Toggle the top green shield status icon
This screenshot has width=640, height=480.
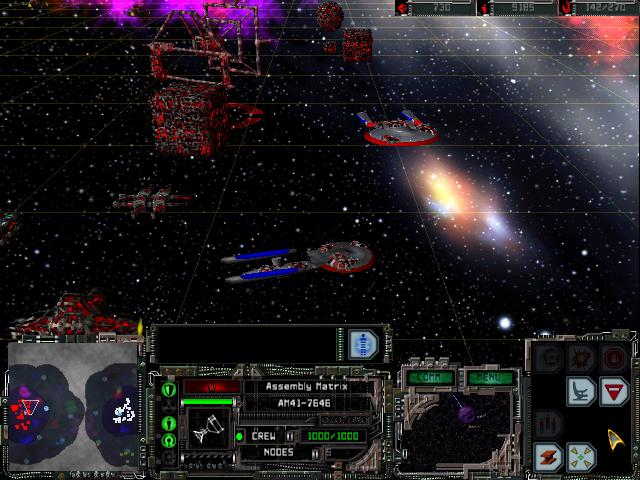coord(168,389)
